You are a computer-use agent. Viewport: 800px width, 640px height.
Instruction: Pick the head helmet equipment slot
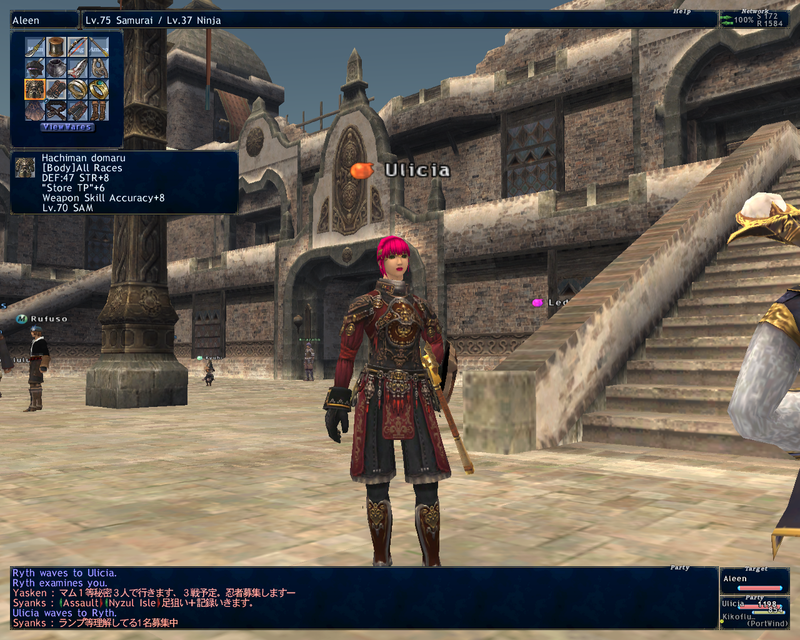34,68
